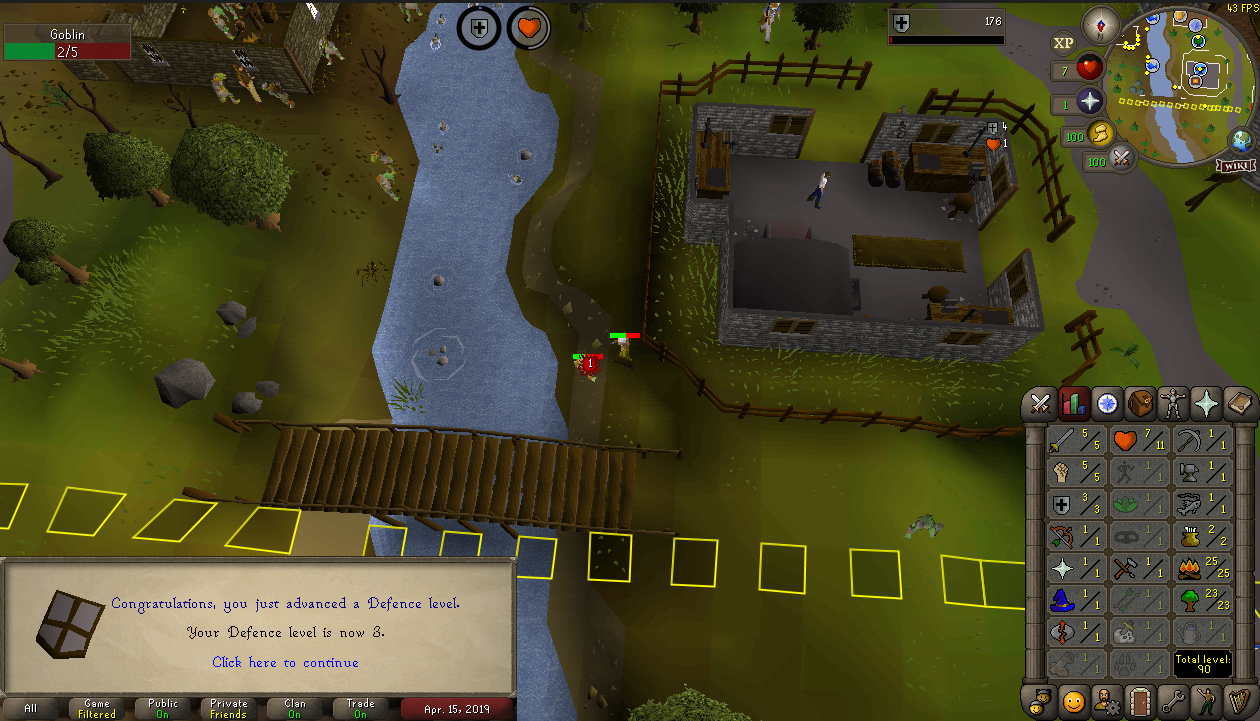This screenshot has height=721, width=1260.
Task: Click the Hitpoints heart skill
Action: click(1139, 440)
